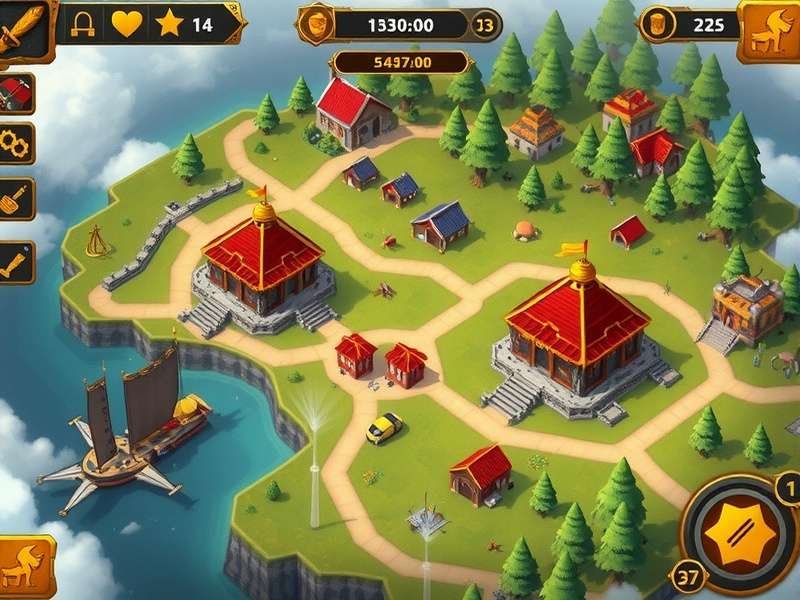Click the golden heart icon
The height and width of the screenshot is (600, 800).
pos(127,24)
